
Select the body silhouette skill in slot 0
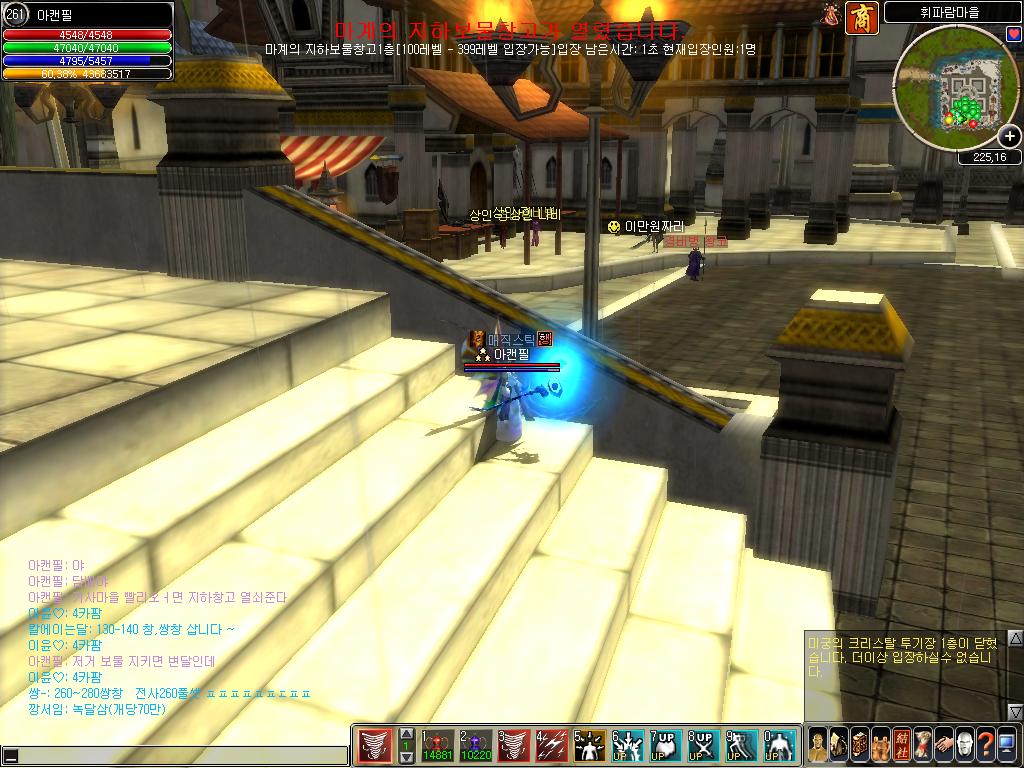click(779, 745)
